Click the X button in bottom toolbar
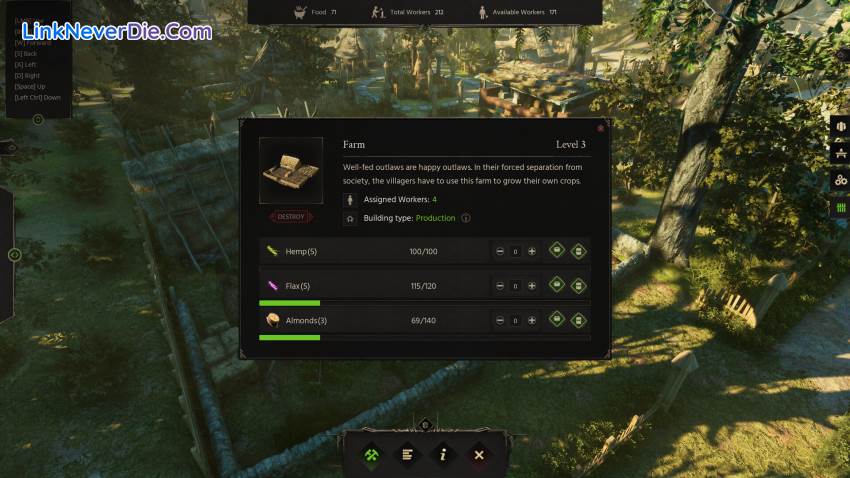Viewport: 850px width, 478px height. click(x=479, y=455)
